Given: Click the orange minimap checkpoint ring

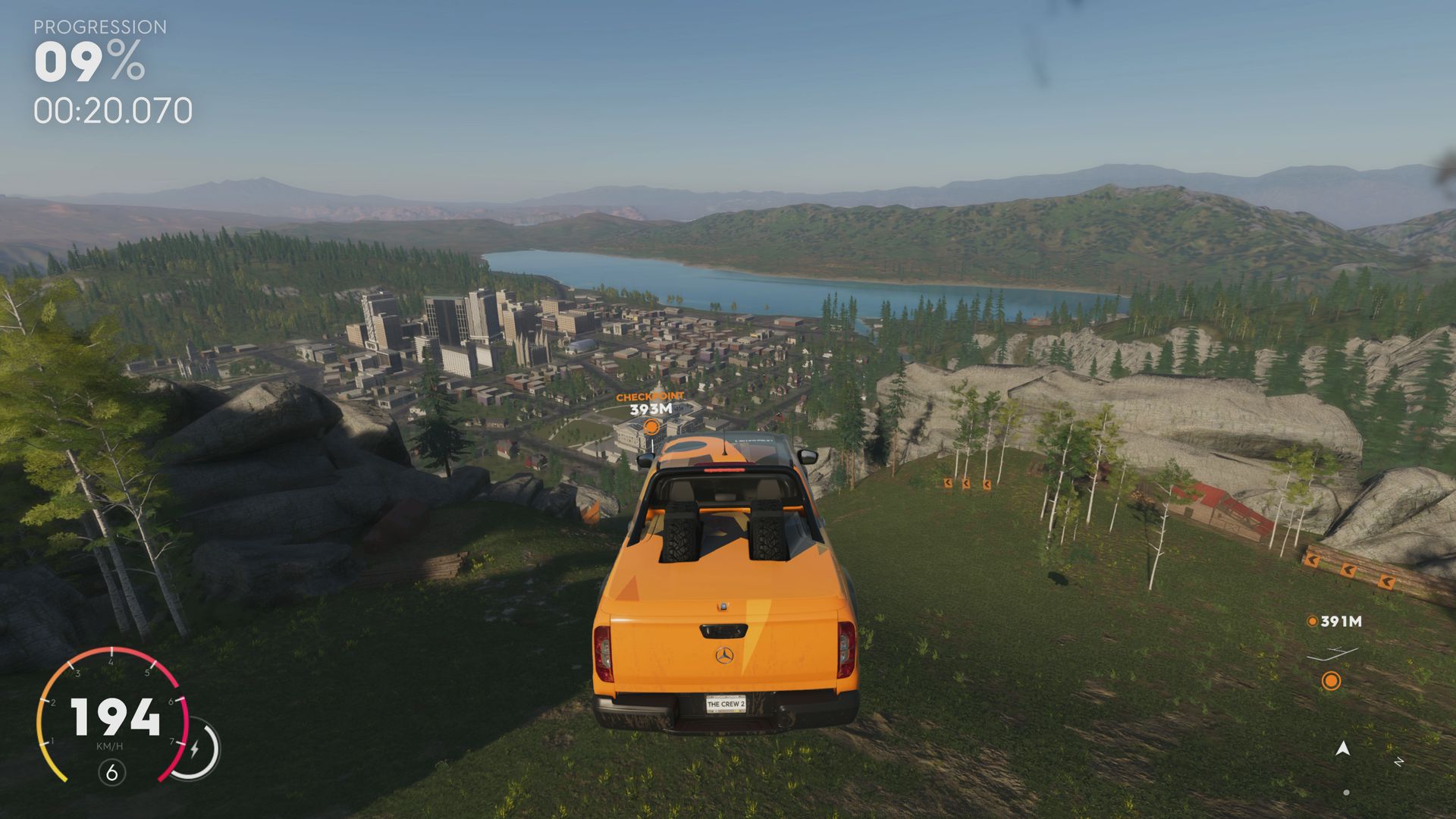Looking at the screenshot, I should 1332,681.
